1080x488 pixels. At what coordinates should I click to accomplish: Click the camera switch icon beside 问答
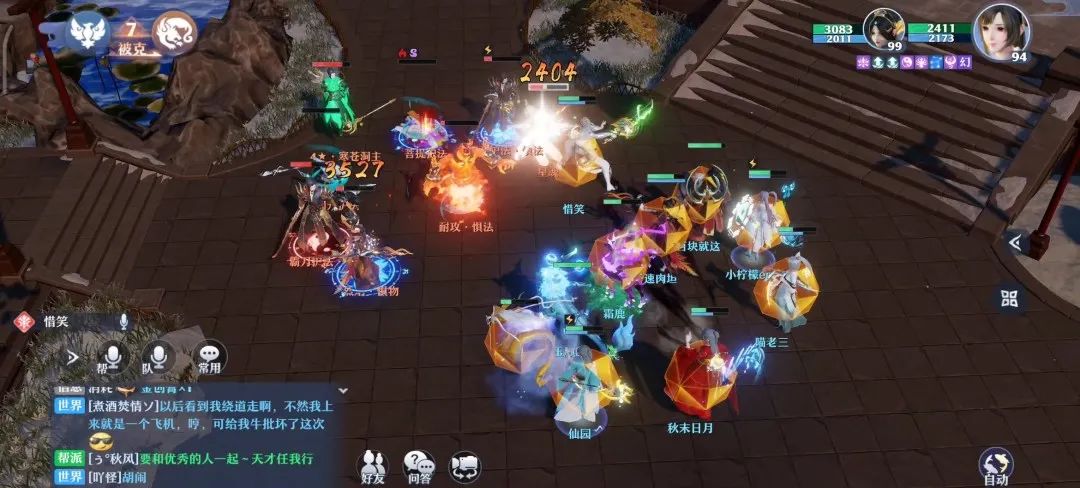tap(464, 467)
